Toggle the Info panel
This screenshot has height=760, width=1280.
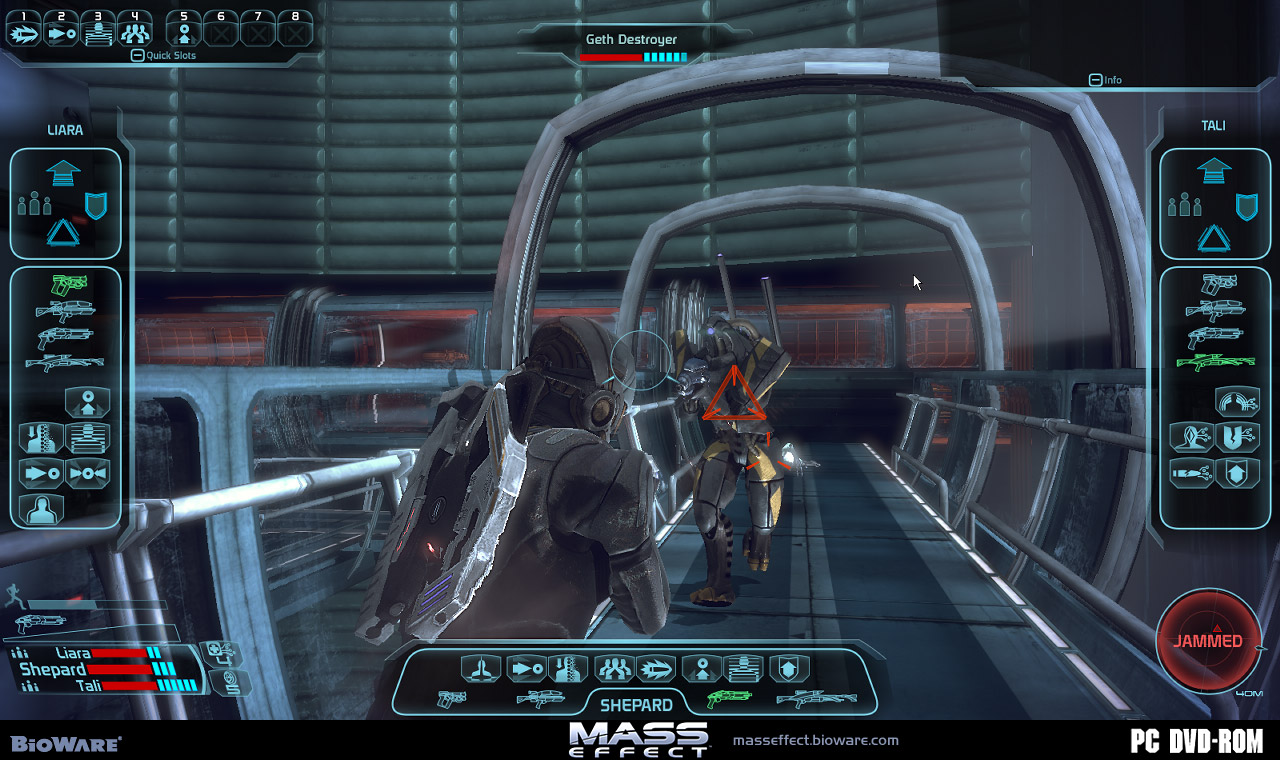click(1096, 80)
